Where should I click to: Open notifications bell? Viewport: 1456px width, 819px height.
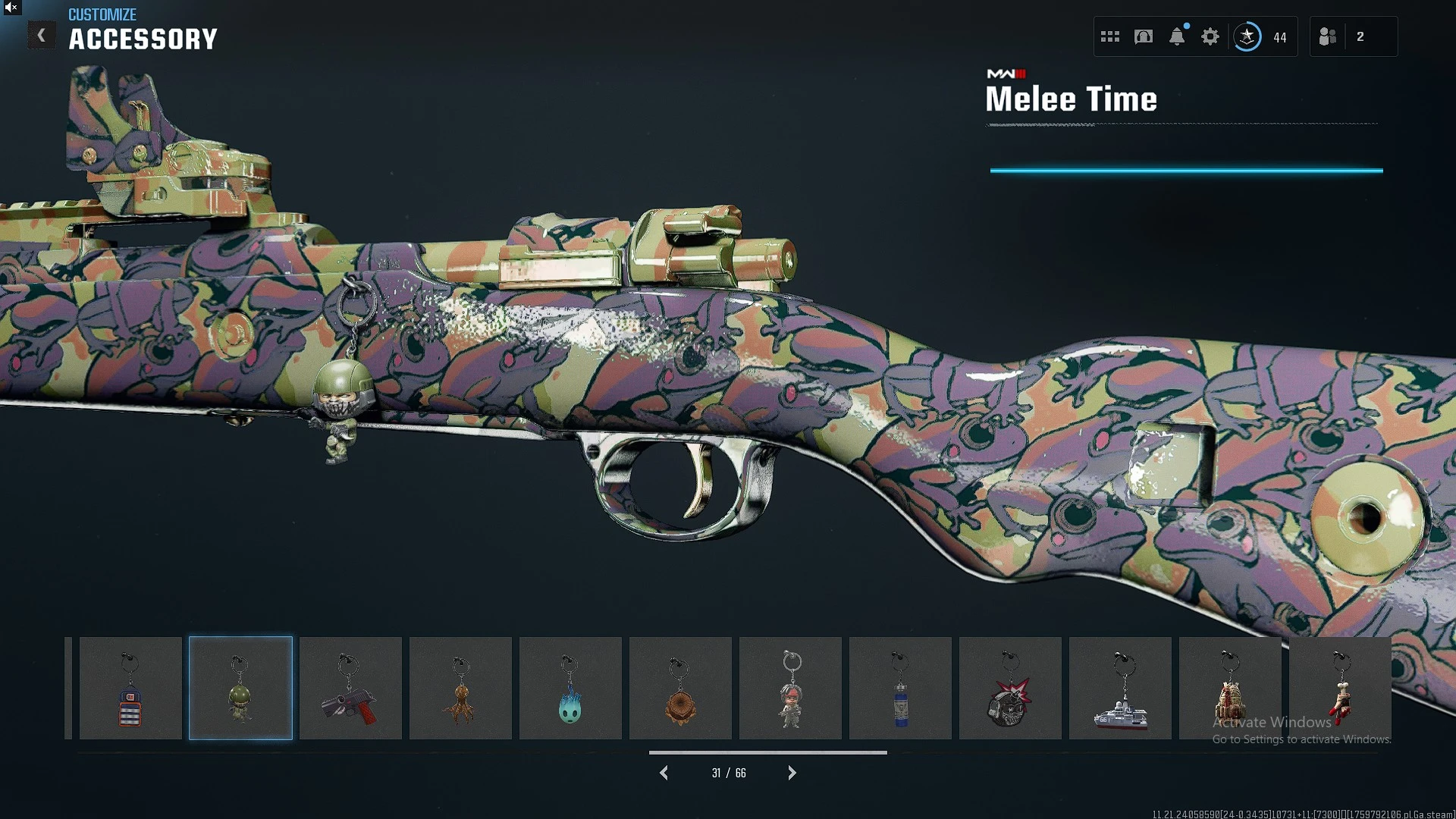coord(1177,36)
